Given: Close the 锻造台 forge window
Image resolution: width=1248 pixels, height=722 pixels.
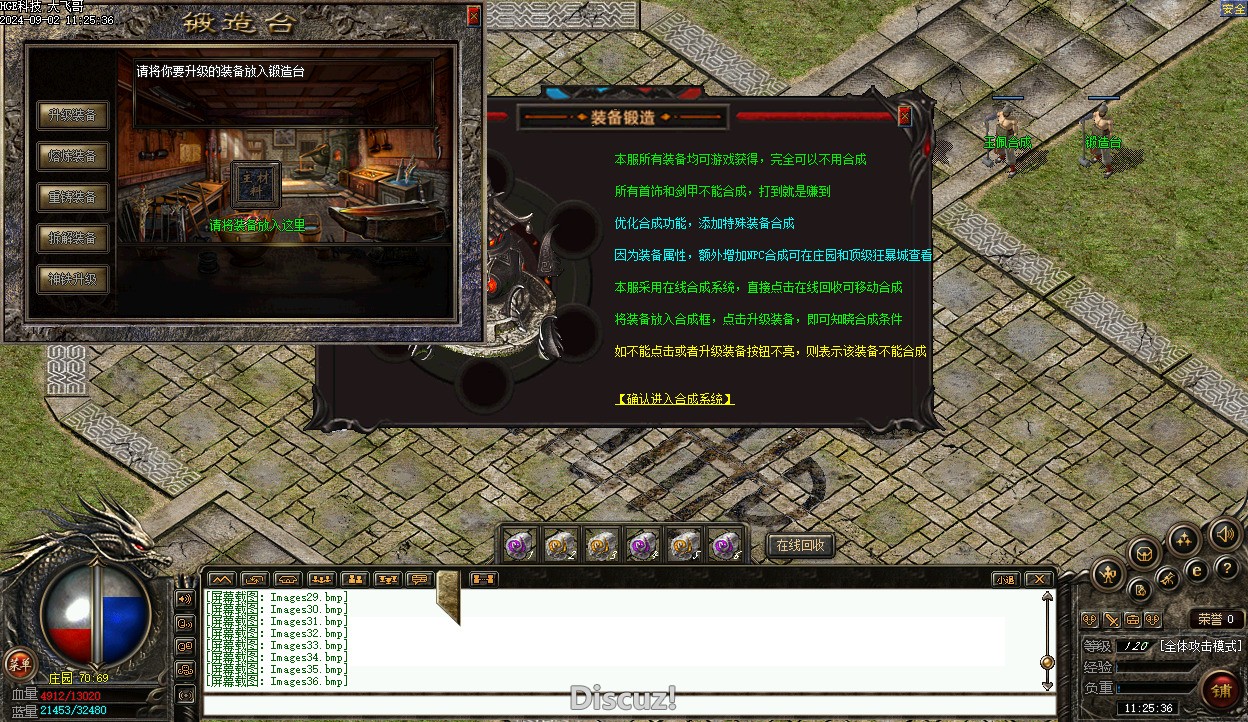Looking at the screenshot, I should [x=473, y=15].
